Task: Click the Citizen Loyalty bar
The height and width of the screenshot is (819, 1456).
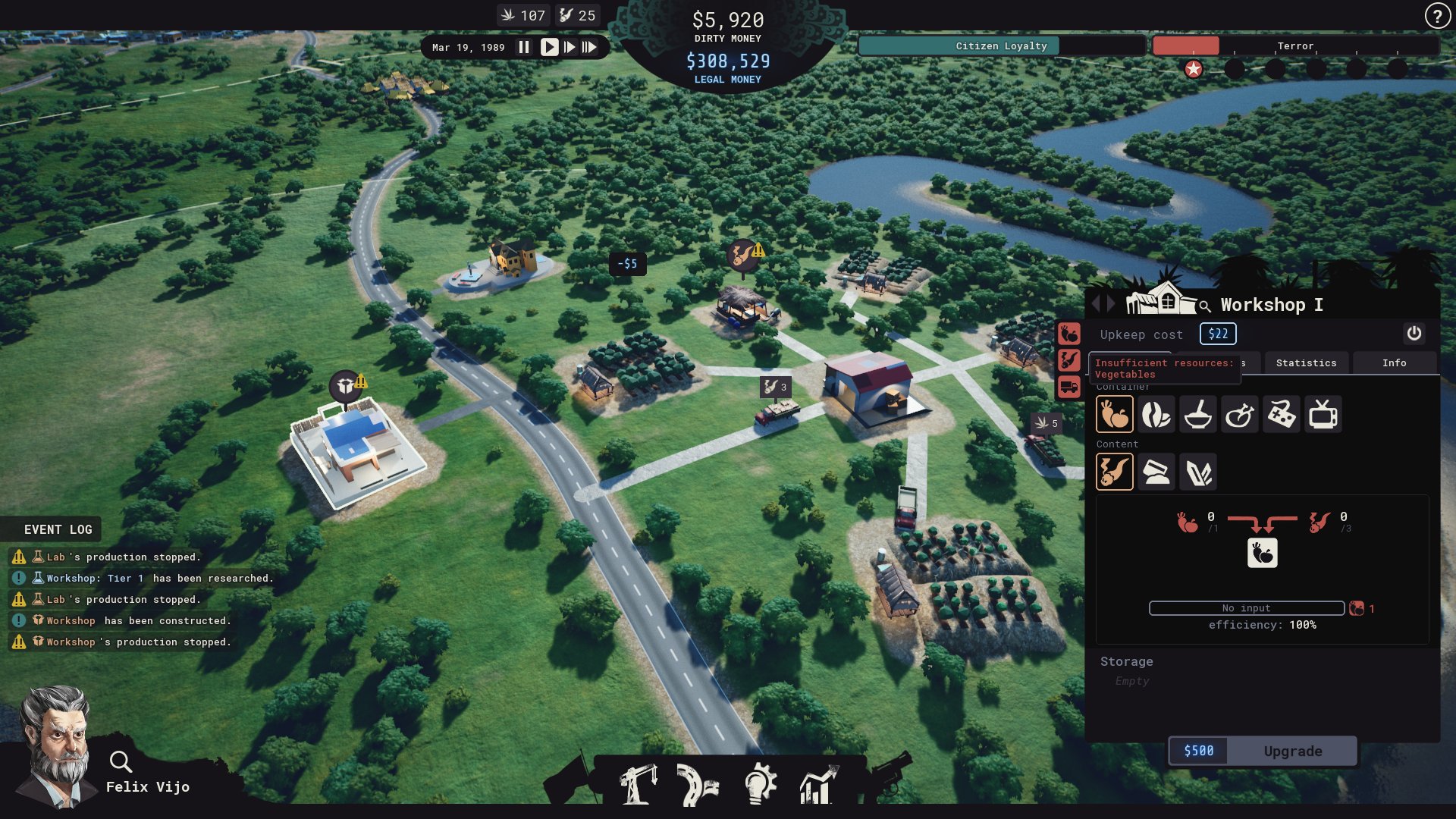Action: [x=1001, y=45]
